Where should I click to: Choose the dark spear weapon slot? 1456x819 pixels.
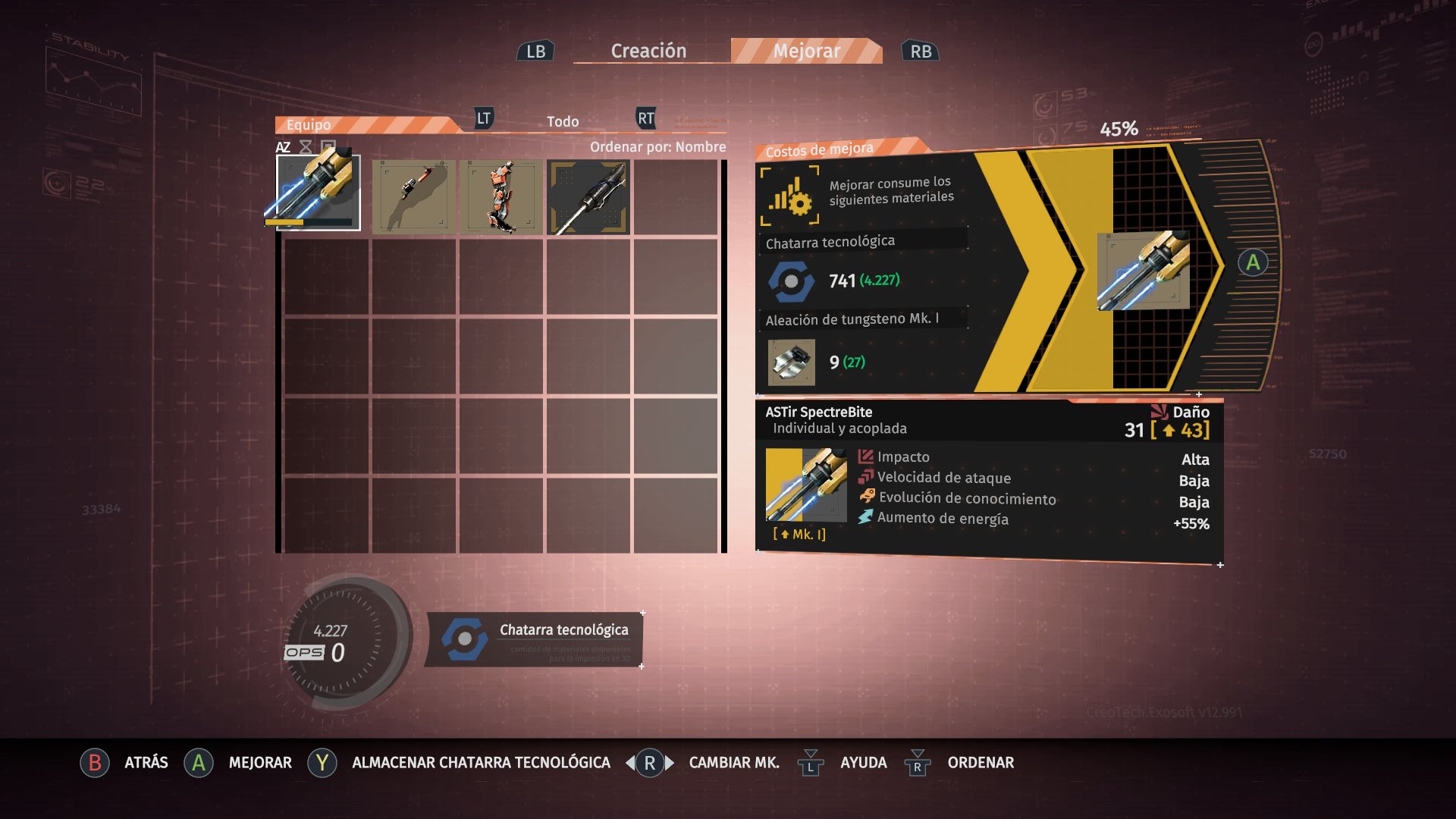[x=588, y=196]
